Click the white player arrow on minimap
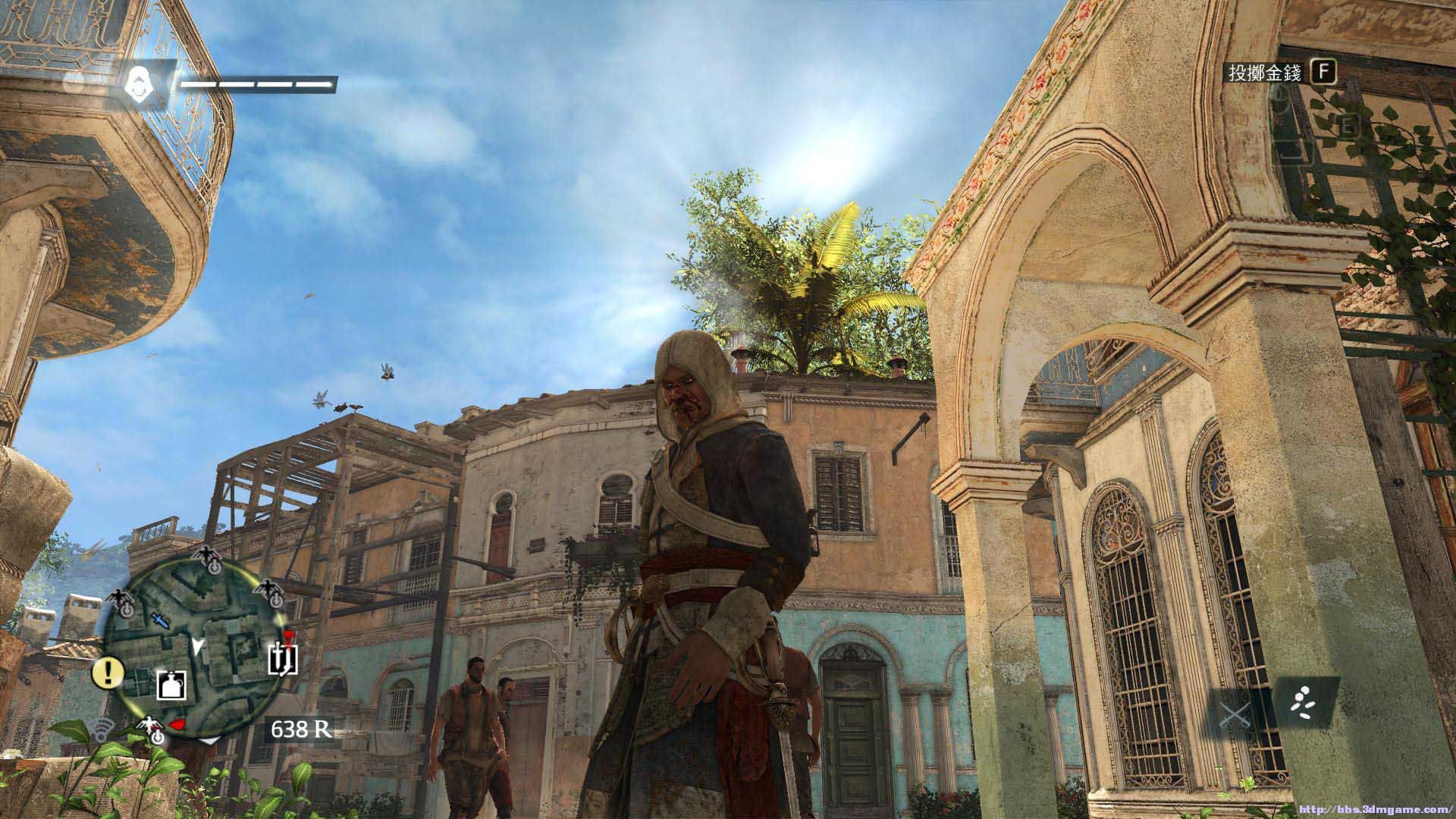This screenshot has height=819, width=1456. (198, 645)
